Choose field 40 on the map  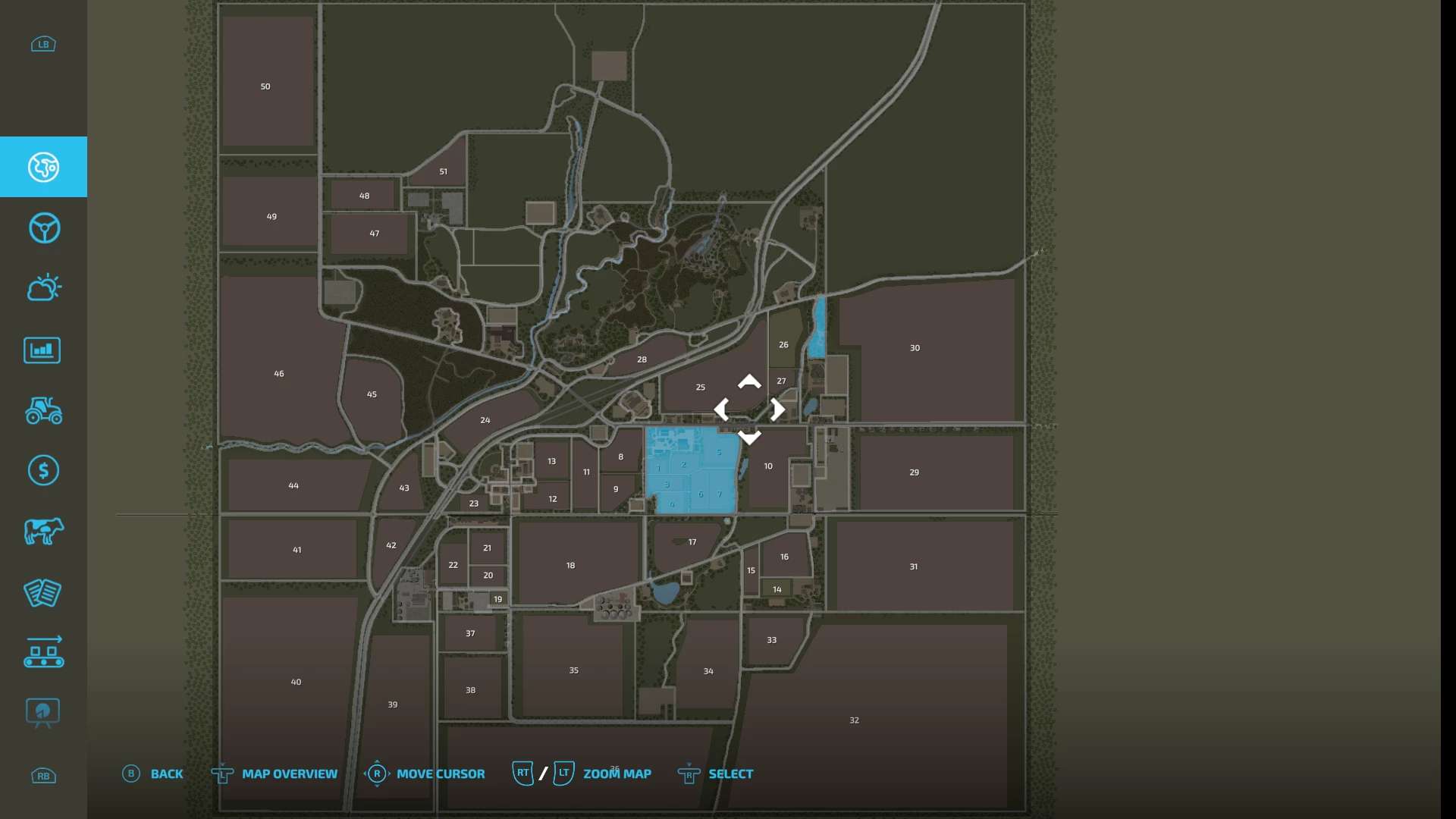(x=296, y=682)
